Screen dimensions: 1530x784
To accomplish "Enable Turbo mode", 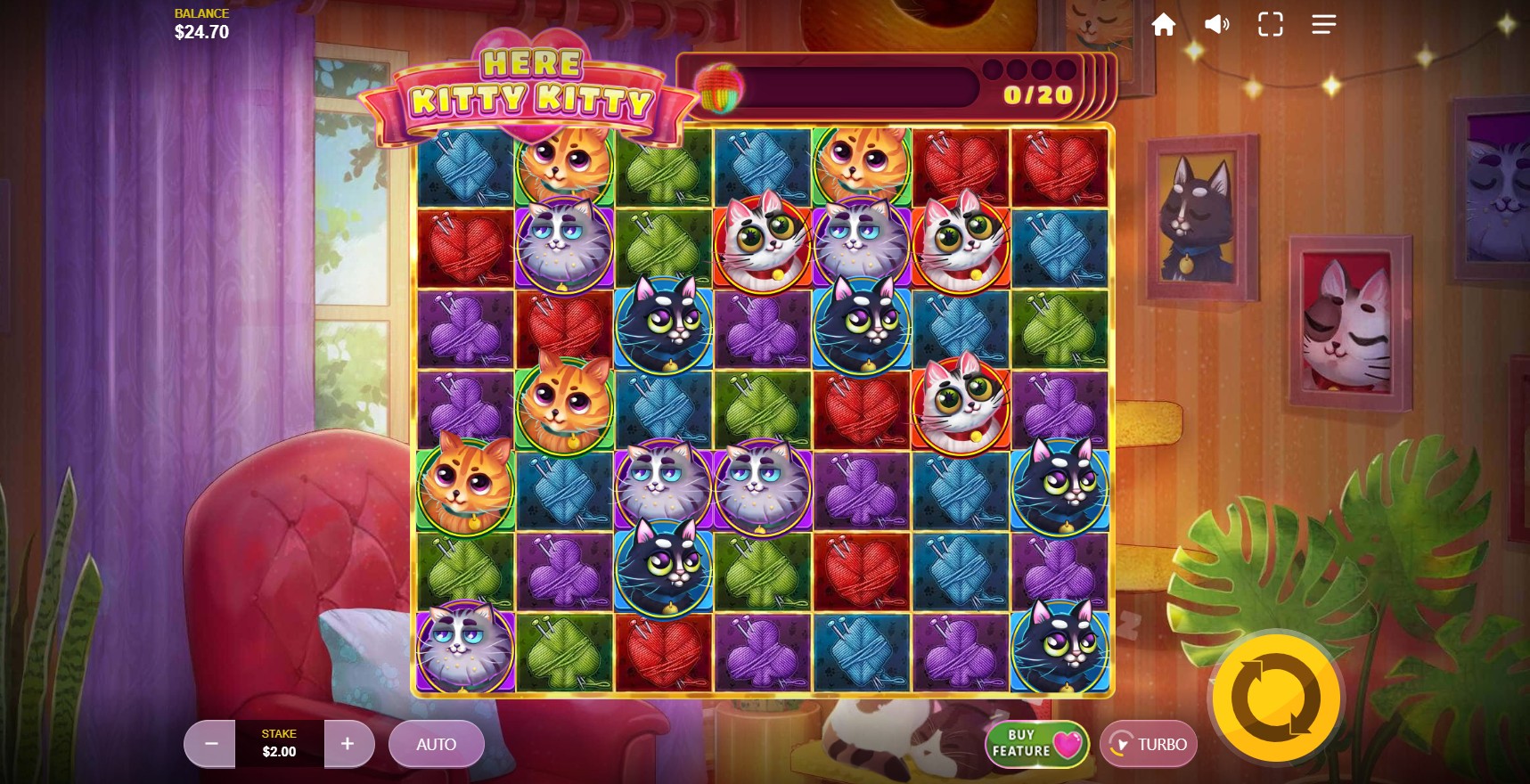I will click(x=1149, y=744).
